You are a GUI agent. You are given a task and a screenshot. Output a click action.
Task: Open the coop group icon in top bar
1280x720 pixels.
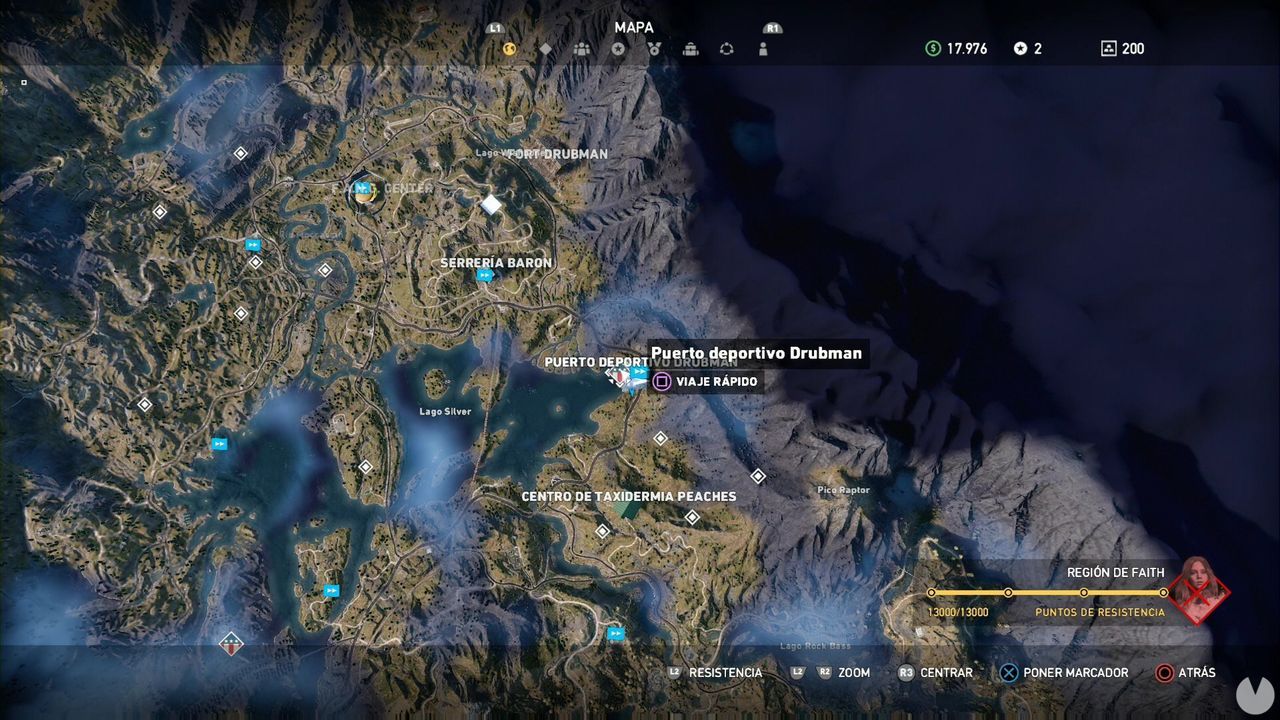pyautogui.click(x=579, y=46)
